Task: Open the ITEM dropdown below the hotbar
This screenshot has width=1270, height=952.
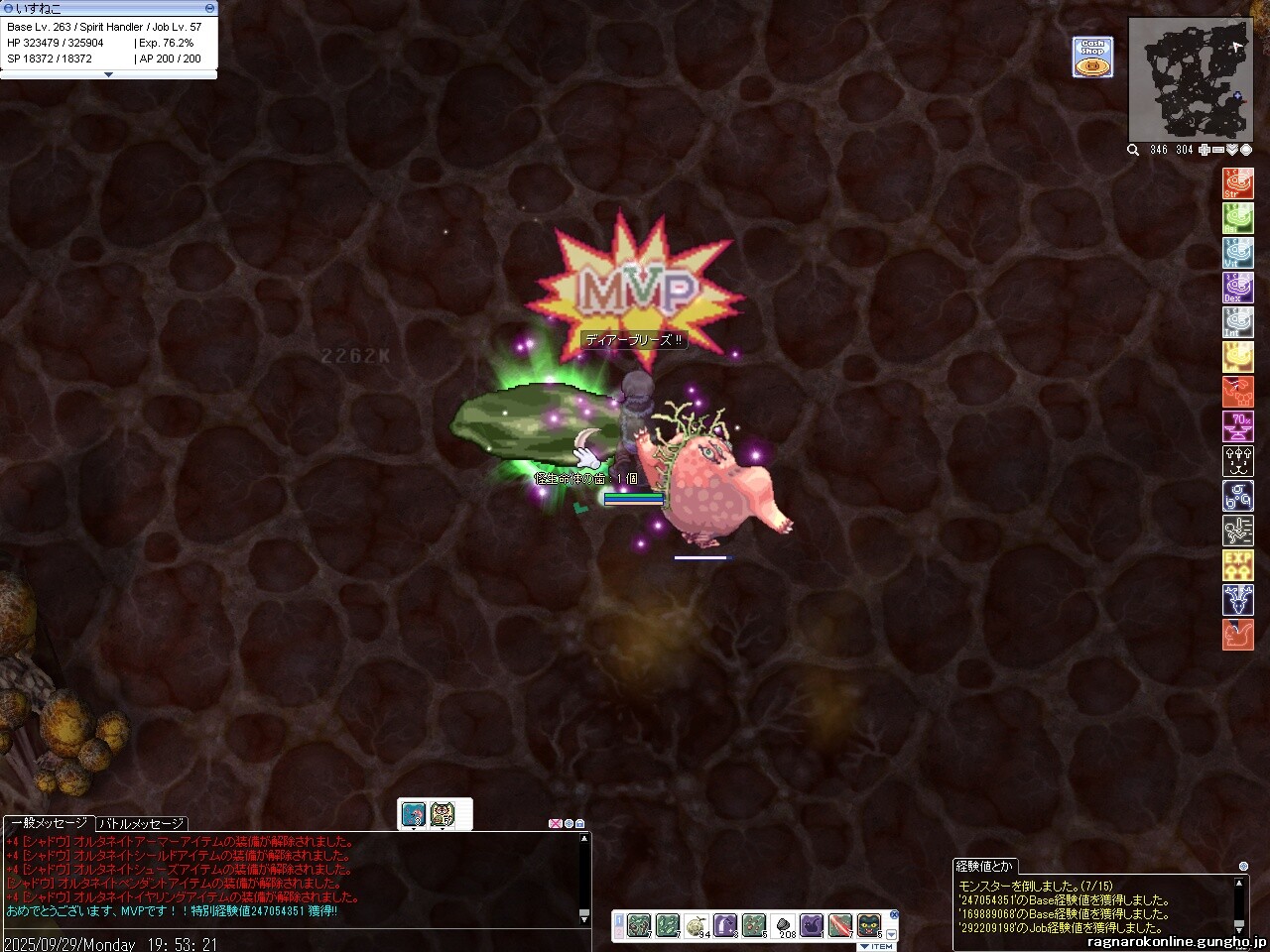Action: (877, 946)
